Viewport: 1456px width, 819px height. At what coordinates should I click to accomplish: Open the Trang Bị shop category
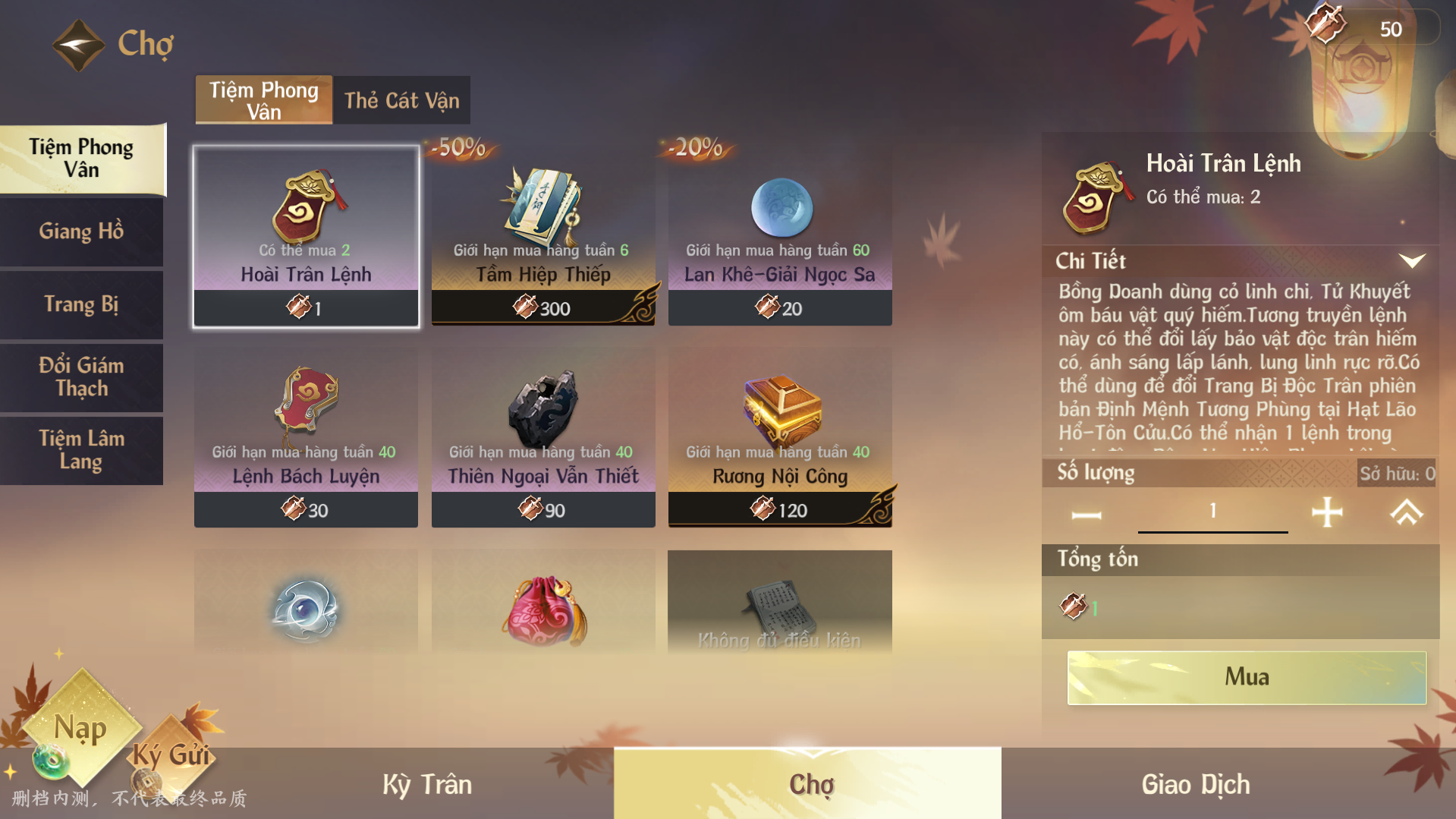pos(81,304)
